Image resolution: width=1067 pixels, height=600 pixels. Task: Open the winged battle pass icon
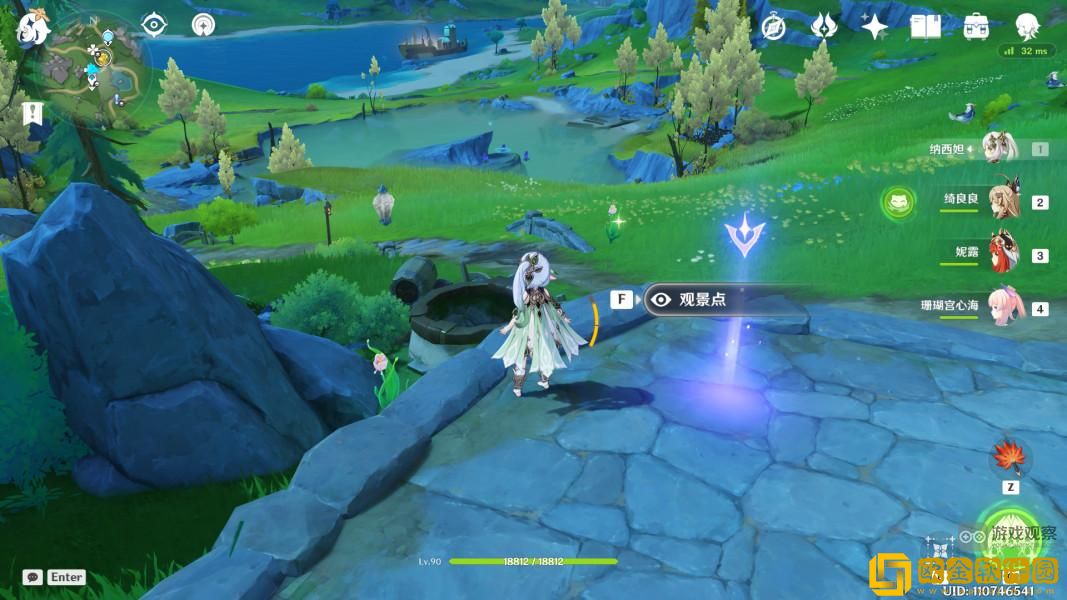(x=823, y=27)
